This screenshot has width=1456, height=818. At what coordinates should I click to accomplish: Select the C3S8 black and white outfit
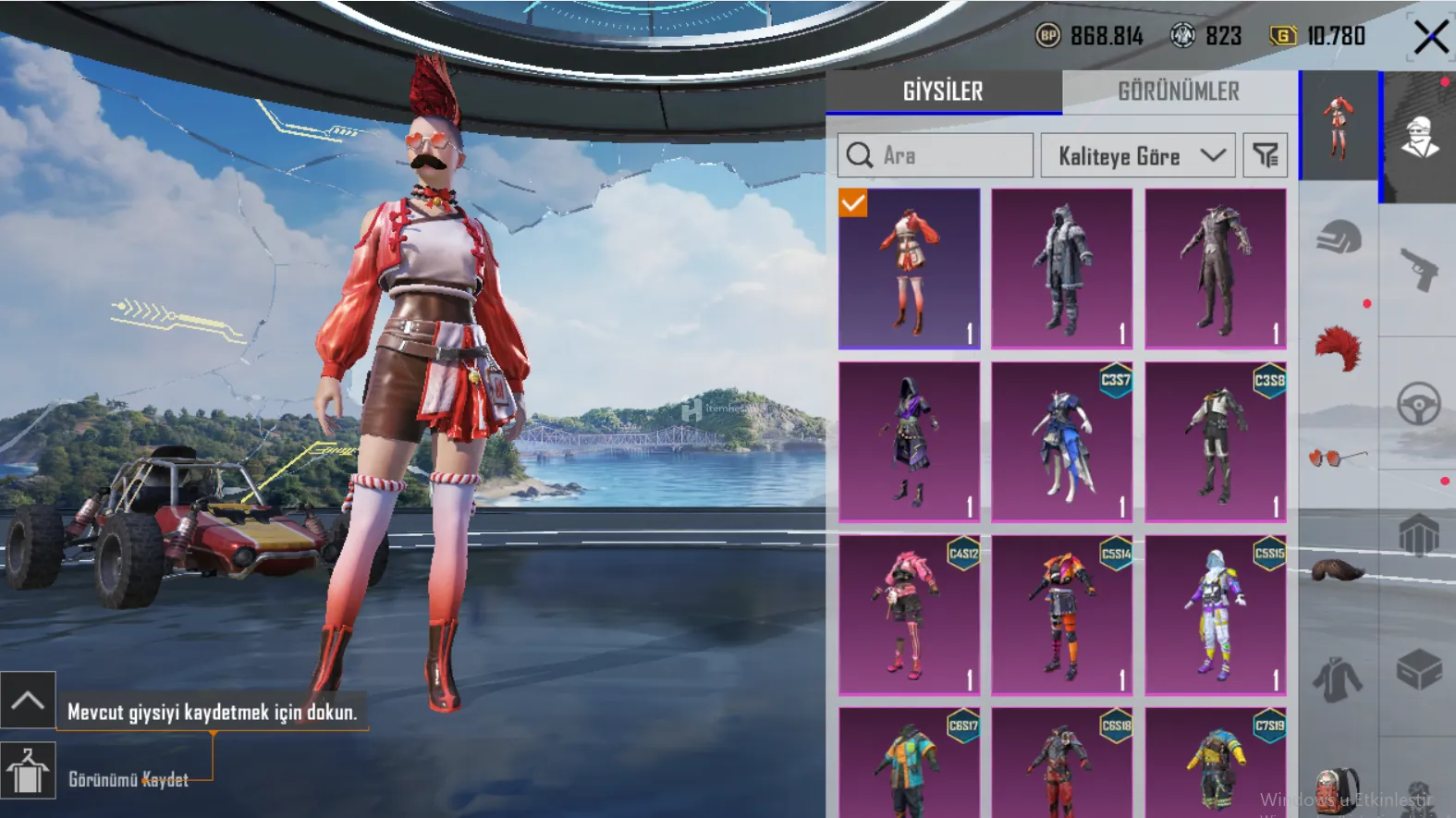click(1215, 441)
